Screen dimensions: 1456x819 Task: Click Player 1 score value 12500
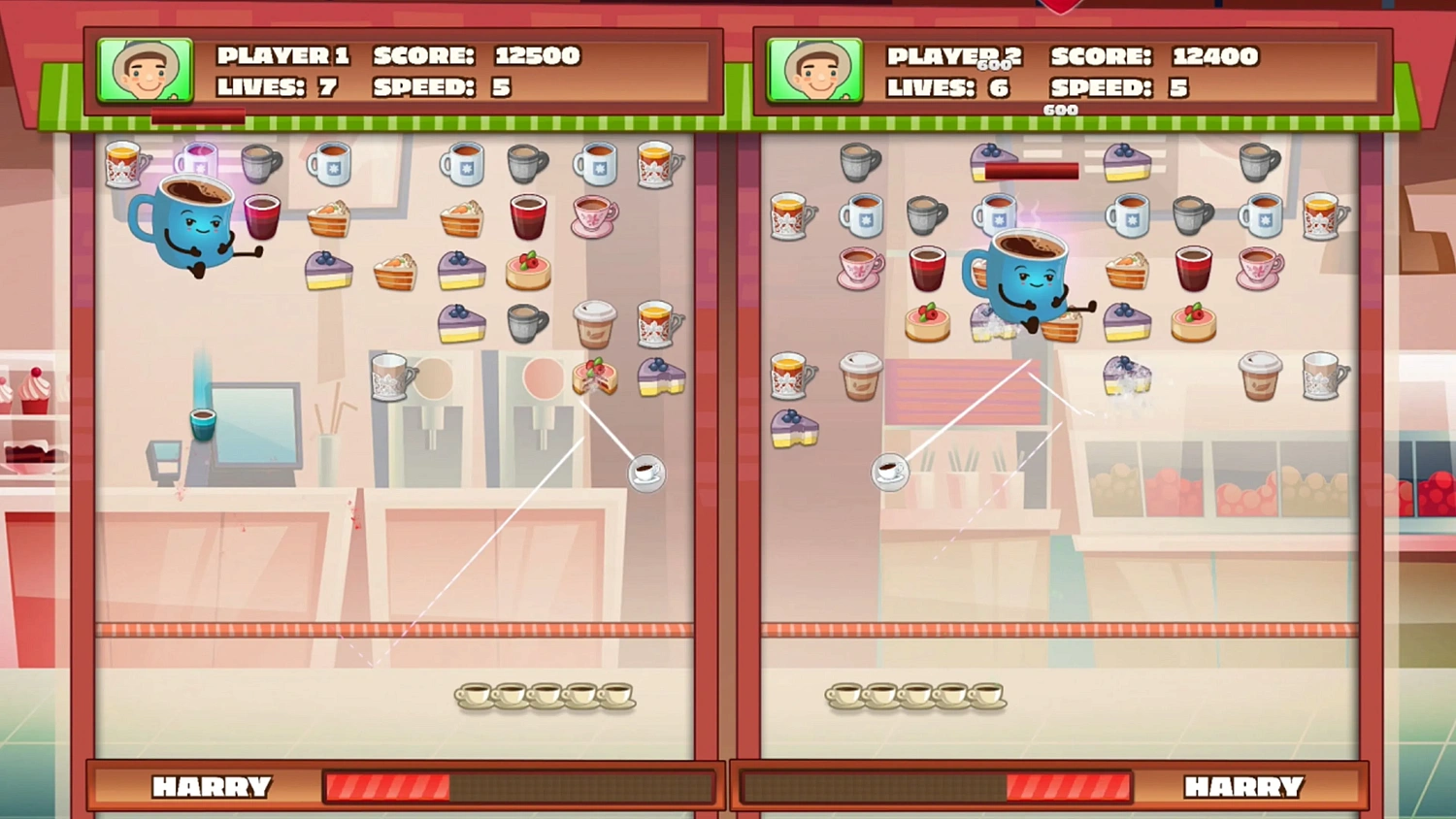coord(536,55)
